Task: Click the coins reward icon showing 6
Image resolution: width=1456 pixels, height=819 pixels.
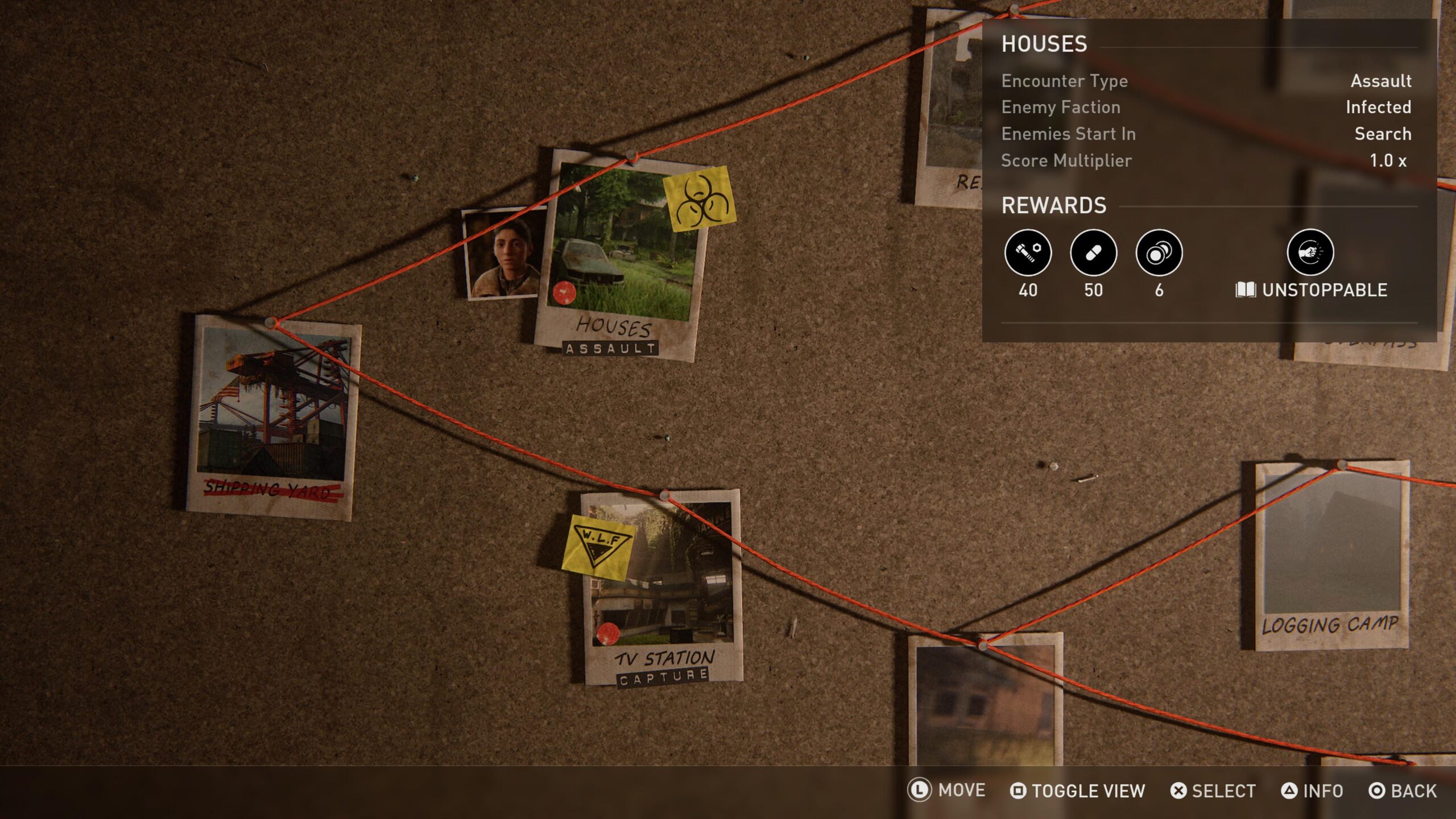Action: [x=1159, y=253]
